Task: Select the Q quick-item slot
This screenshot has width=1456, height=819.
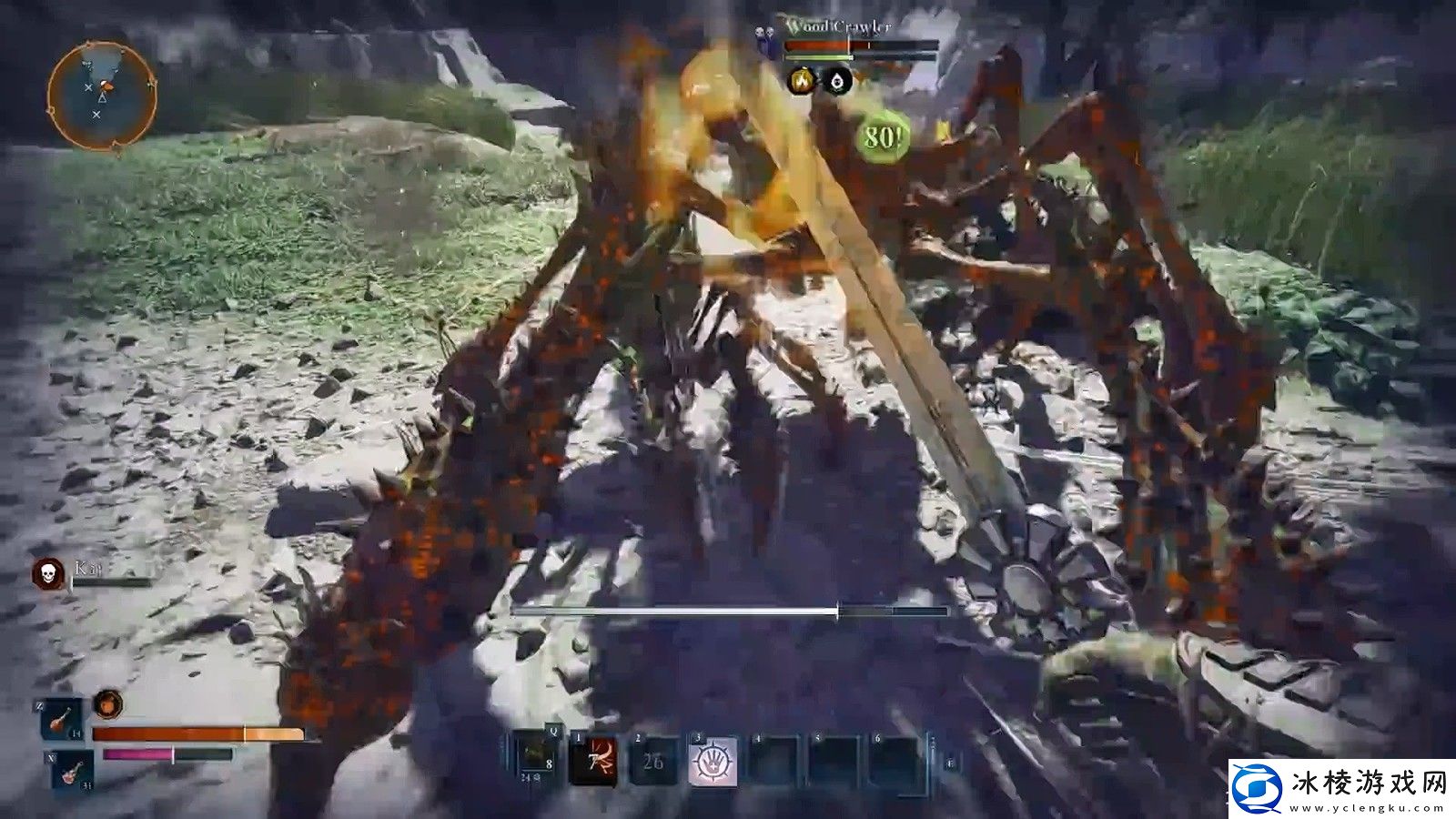Action: 538,759
